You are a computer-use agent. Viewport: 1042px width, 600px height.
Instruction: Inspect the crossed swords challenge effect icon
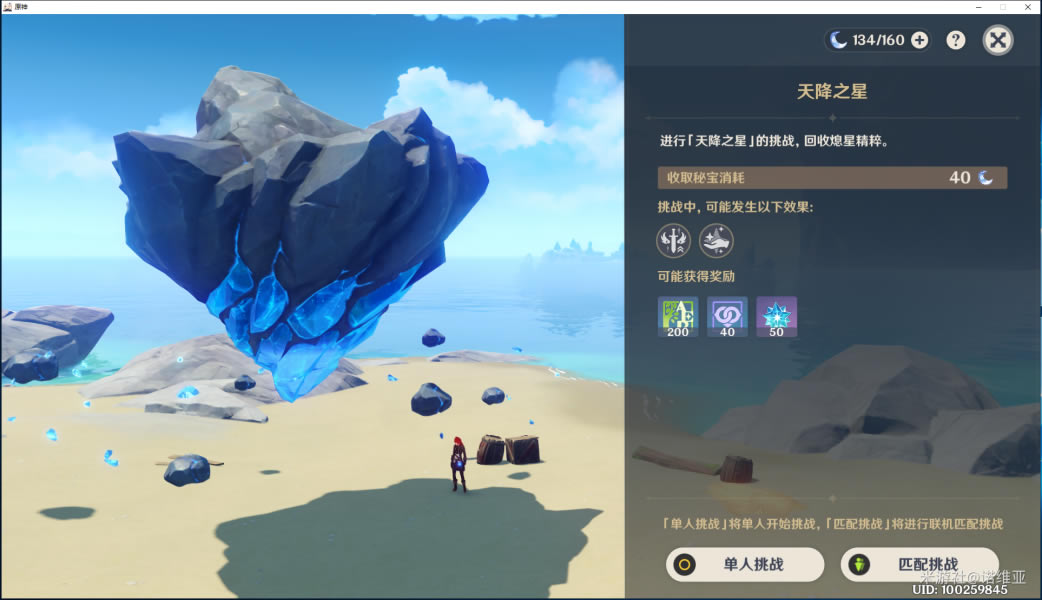click(673, 240)
